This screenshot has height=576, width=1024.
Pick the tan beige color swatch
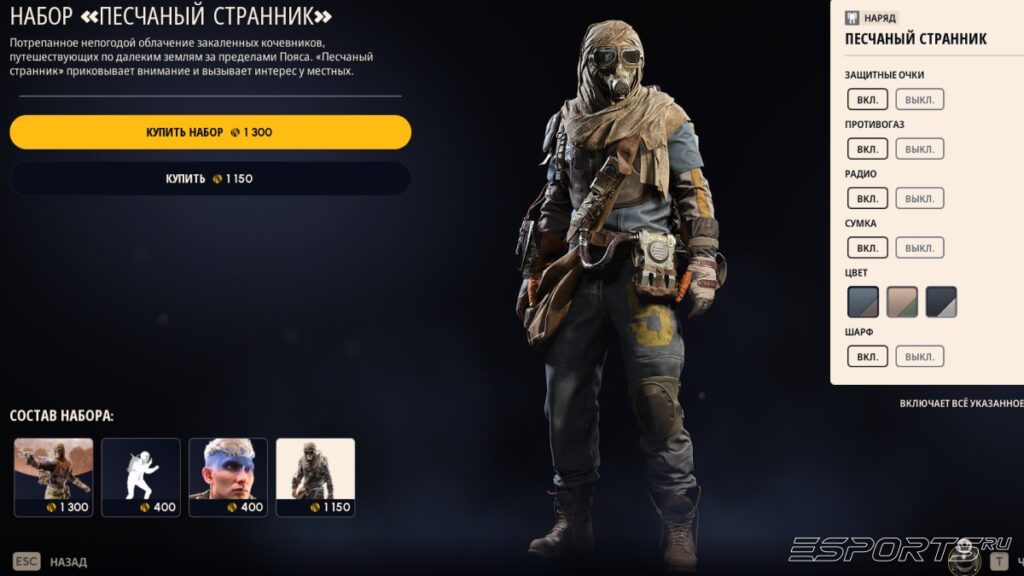pos(902,301)
